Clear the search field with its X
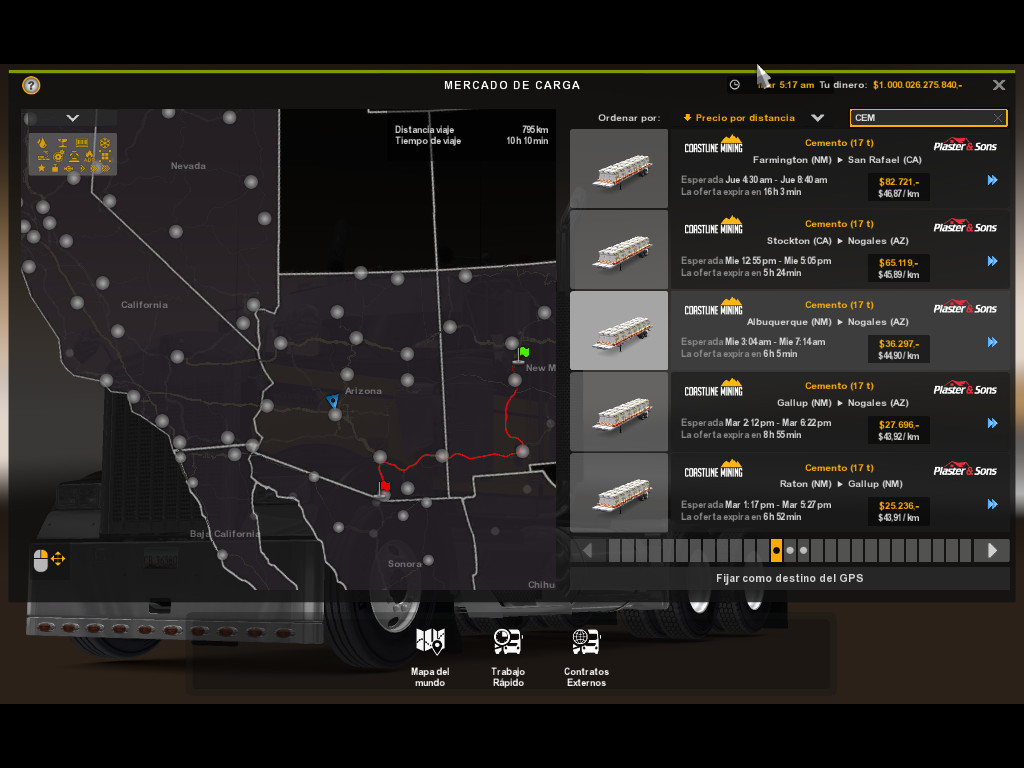The height and width of the screenshot is (768, 1024). pos(998,118)
